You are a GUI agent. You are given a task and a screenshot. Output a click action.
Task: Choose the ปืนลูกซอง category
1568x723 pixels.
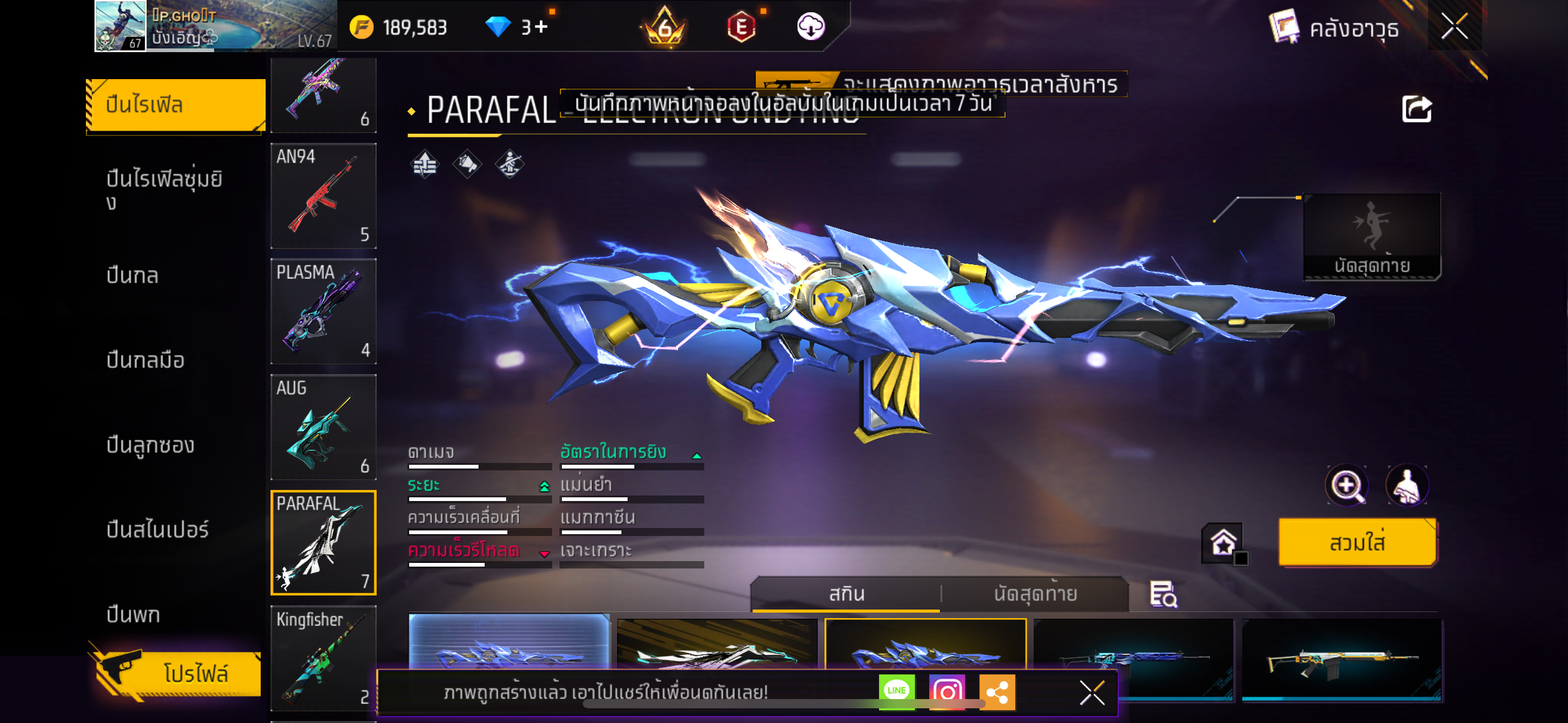(x=150, y=445)
